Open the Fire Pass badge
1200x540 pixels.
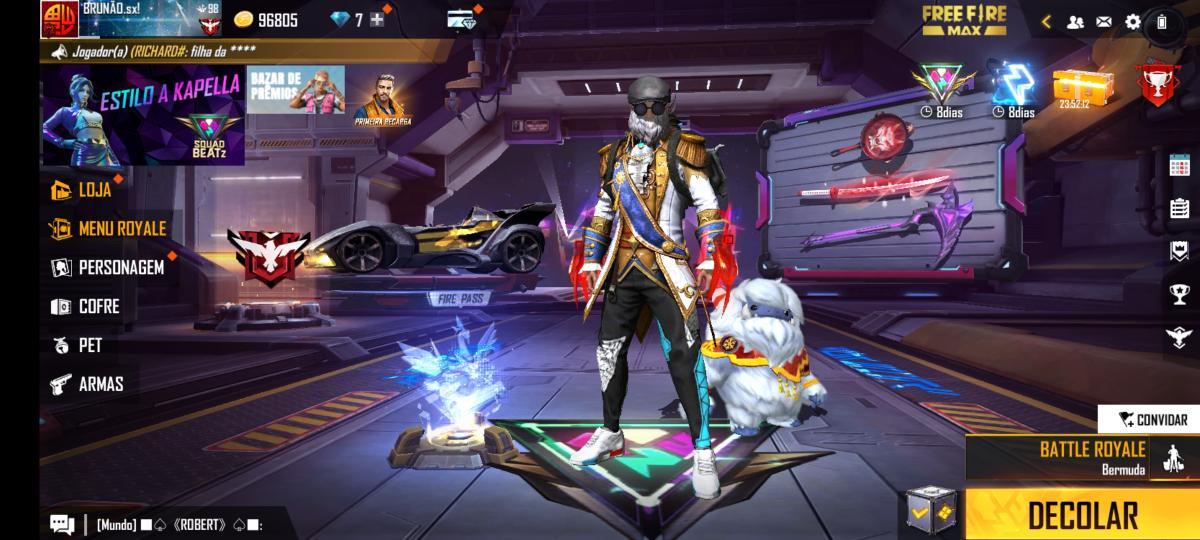(x=460, y=298)
